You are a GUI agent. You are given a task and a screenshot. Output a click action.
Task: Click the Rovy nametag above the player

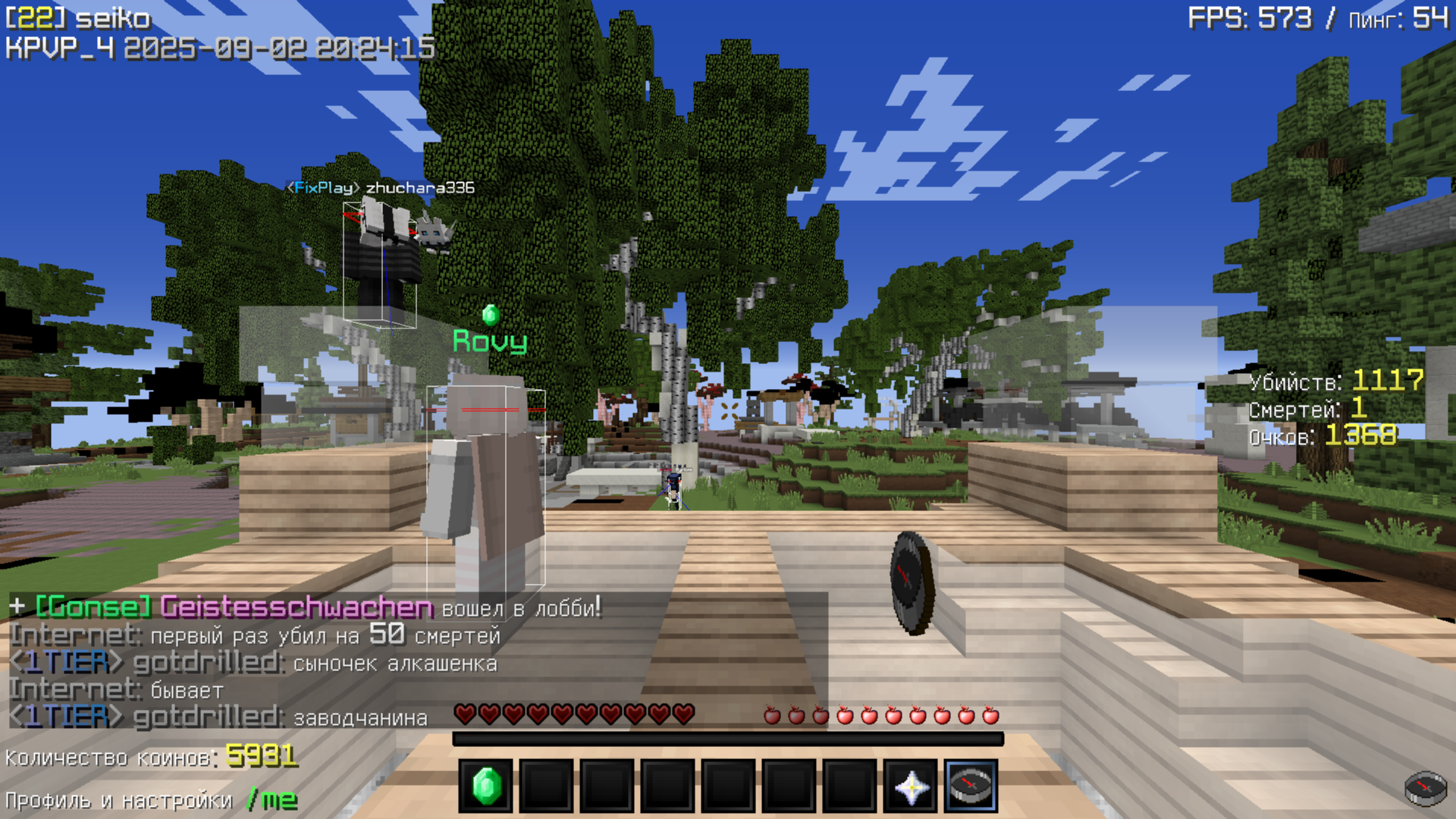pos(490,341)
